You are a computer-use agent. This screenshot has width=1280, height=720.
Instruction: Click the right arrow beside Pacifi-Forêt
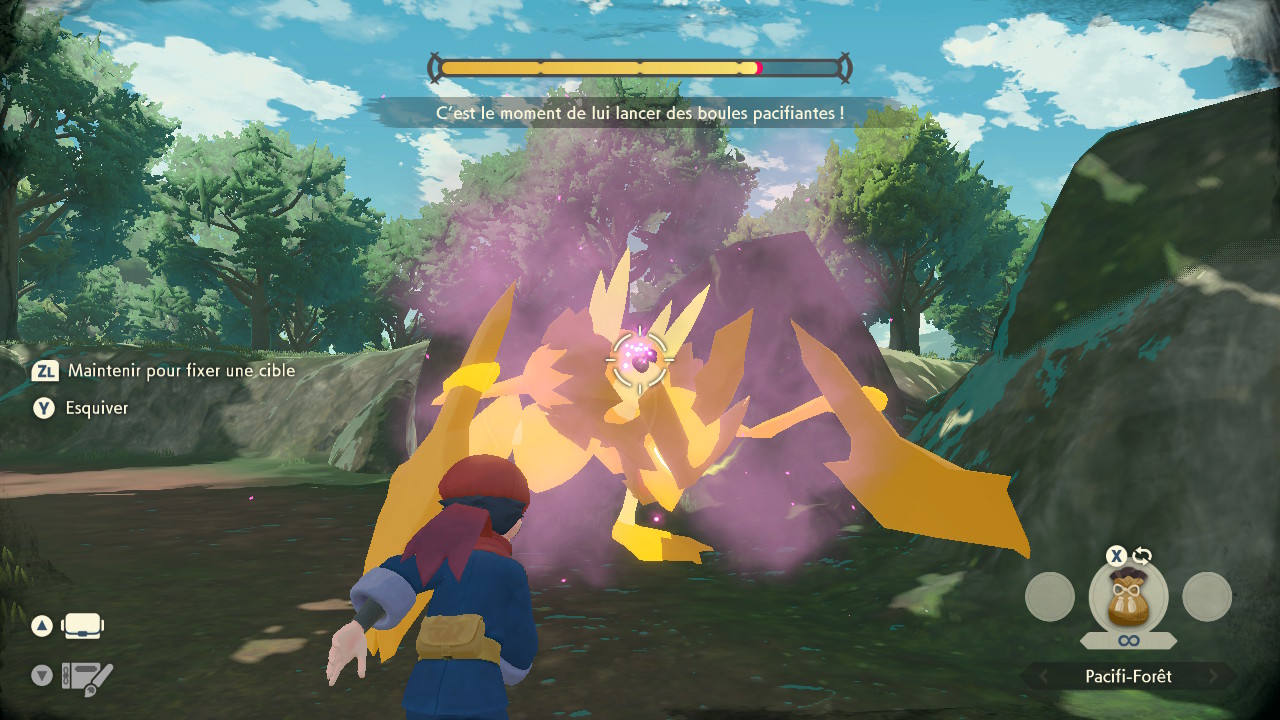click(1214, 677)
